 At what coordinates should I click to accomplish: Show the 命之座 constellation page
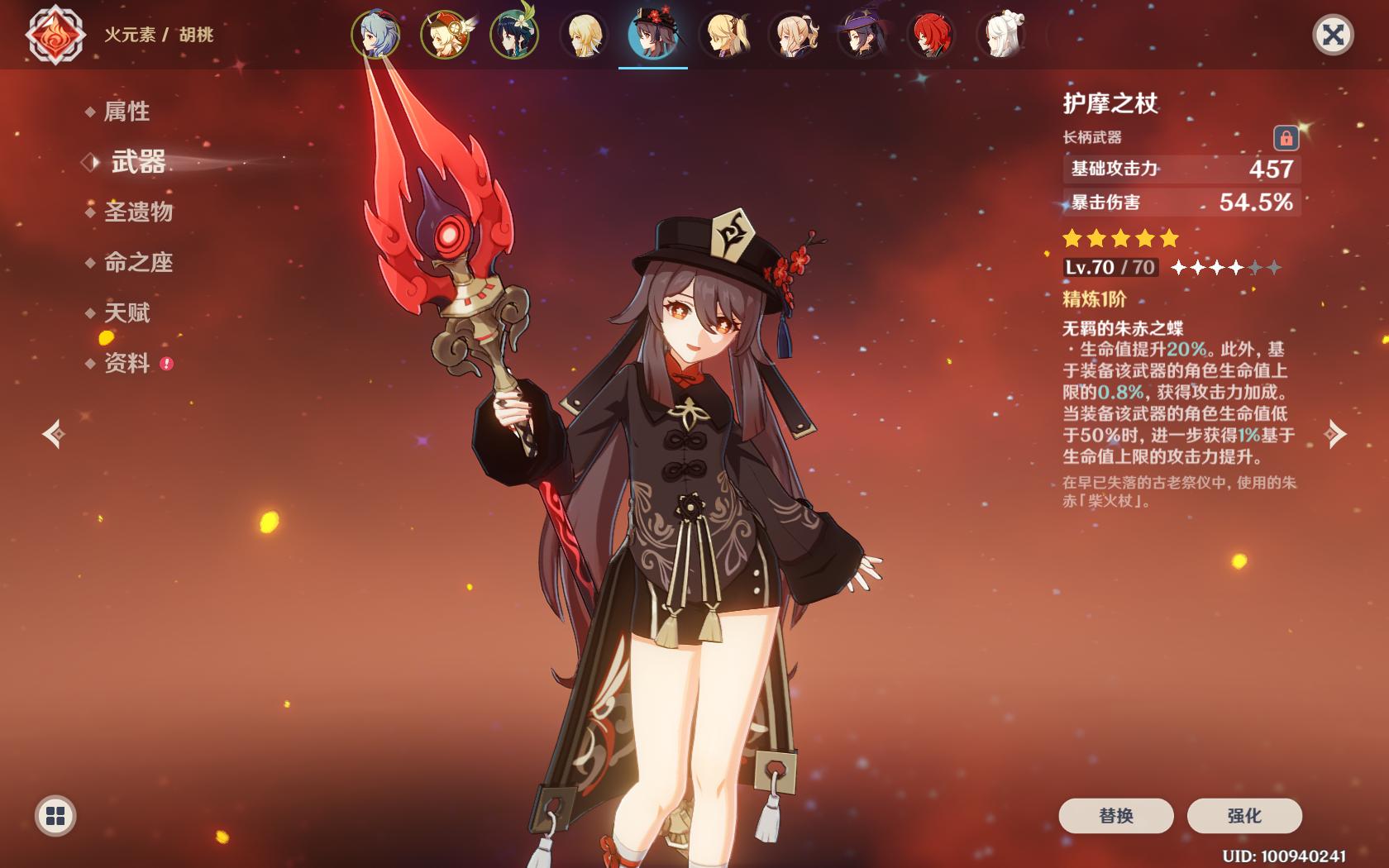tap(138, 263)
